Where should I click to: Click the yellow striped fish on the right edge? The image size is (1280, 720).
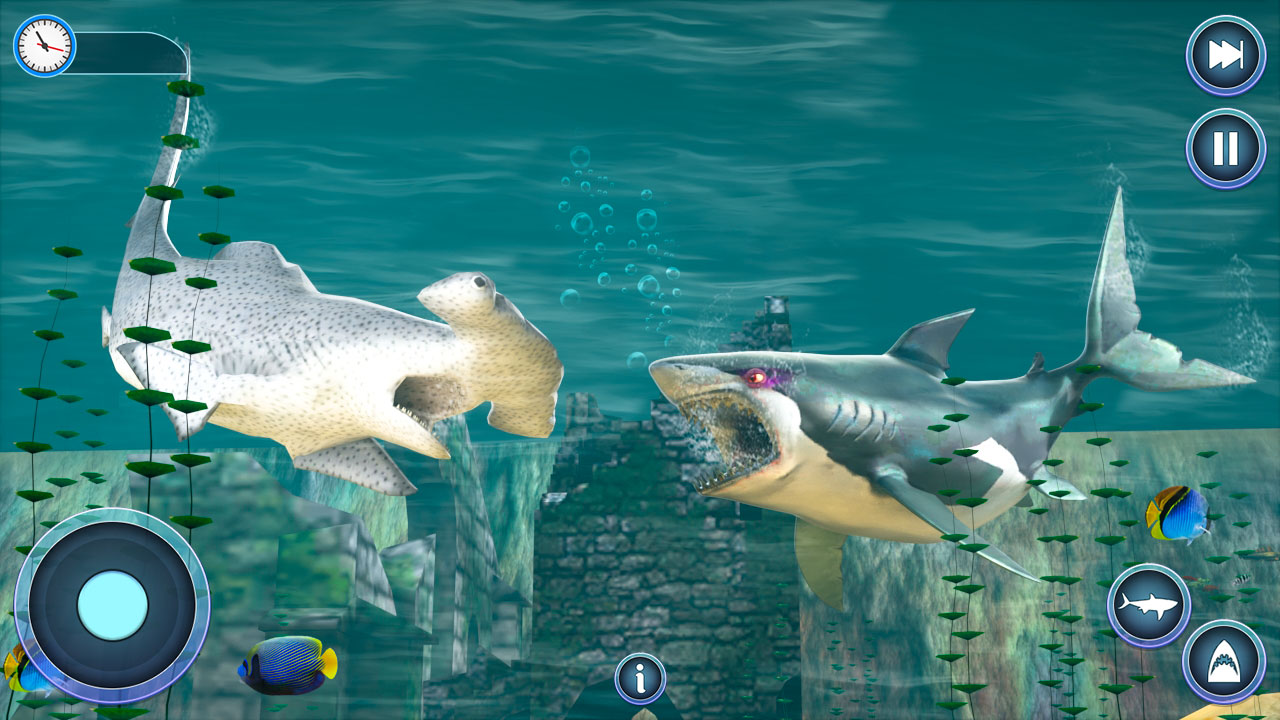(x=1177, y=515)
